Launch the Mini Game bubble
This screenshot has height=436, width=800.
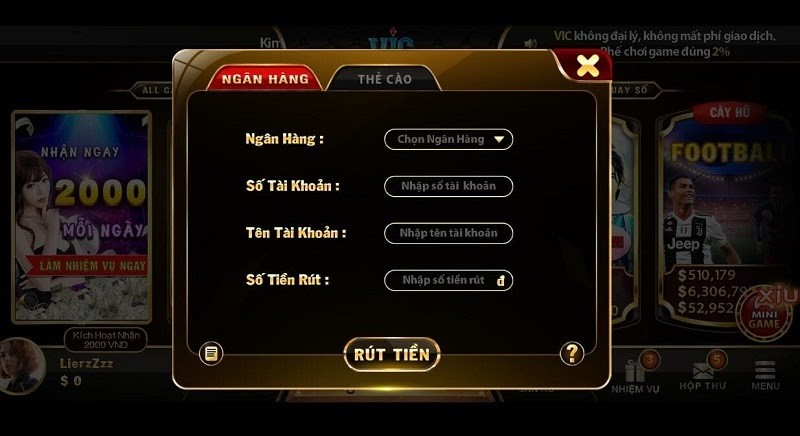tap(764, 314)
